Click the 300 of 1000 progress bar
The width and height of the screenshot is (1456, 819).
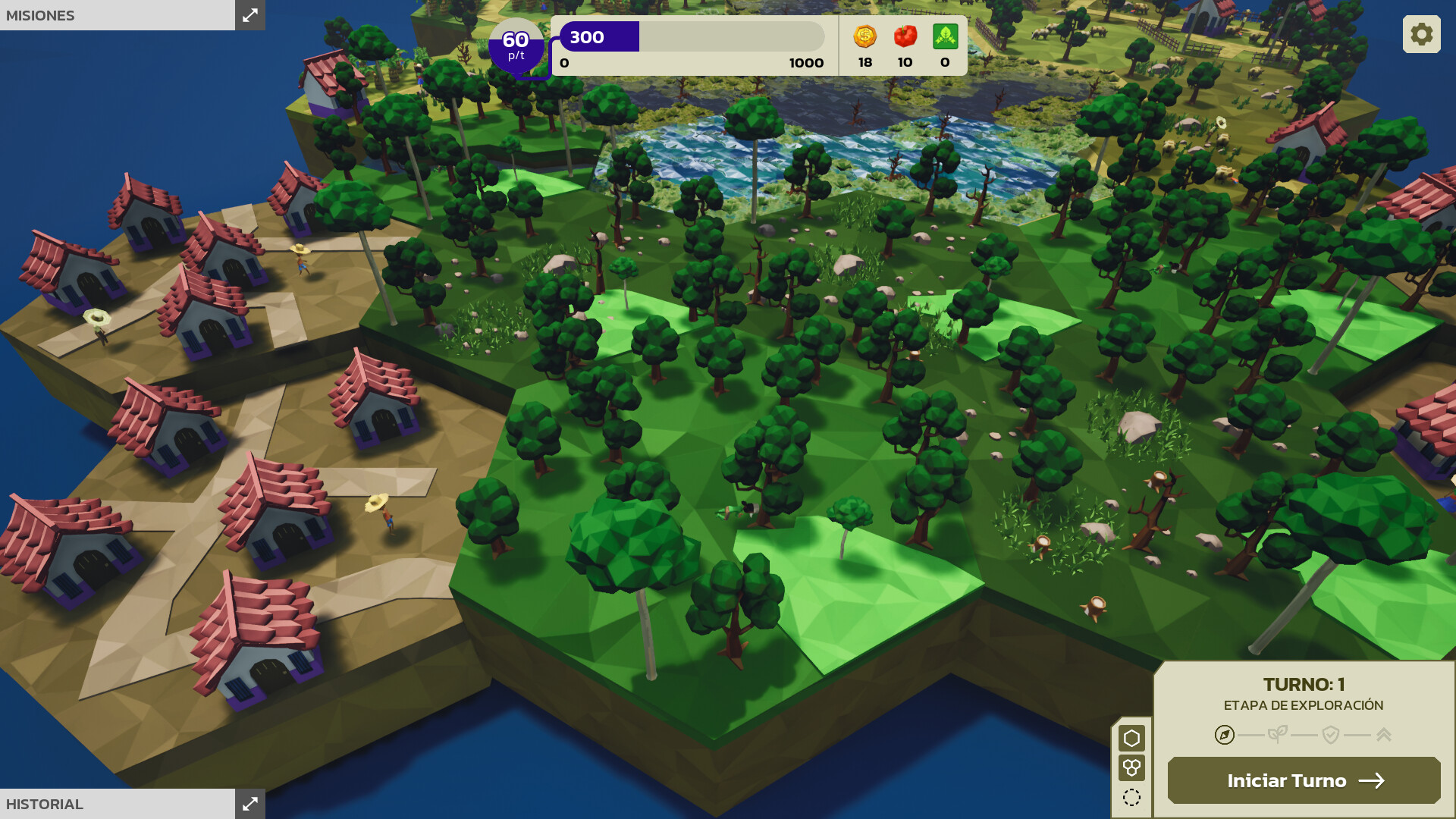[690, 36]
